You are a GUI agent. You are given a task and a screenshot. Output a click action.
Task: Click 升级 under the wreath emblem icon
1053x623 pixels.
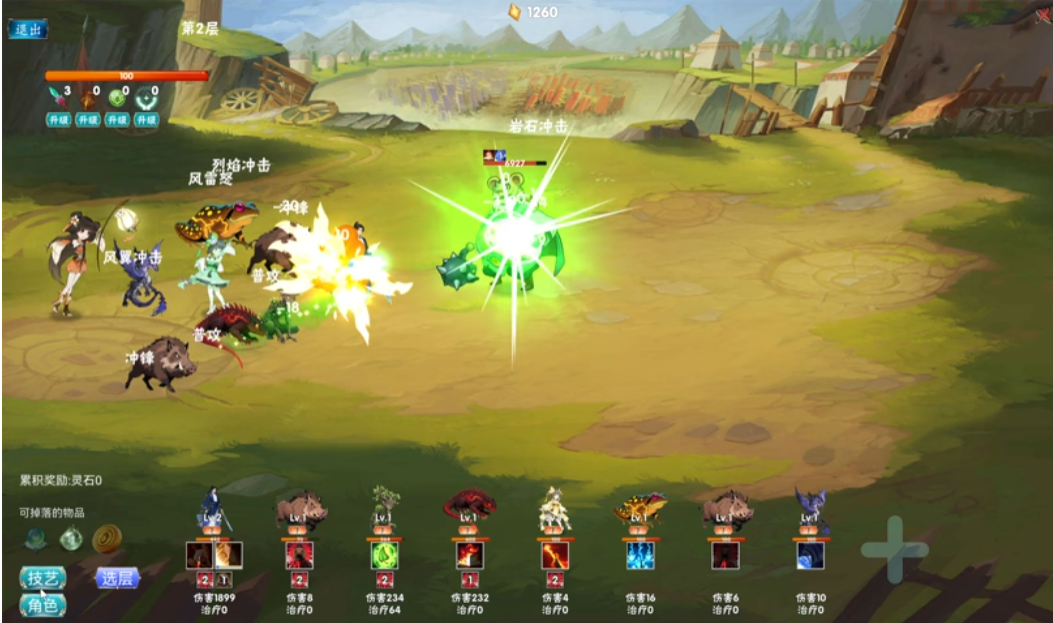click(x=148, y=120)
